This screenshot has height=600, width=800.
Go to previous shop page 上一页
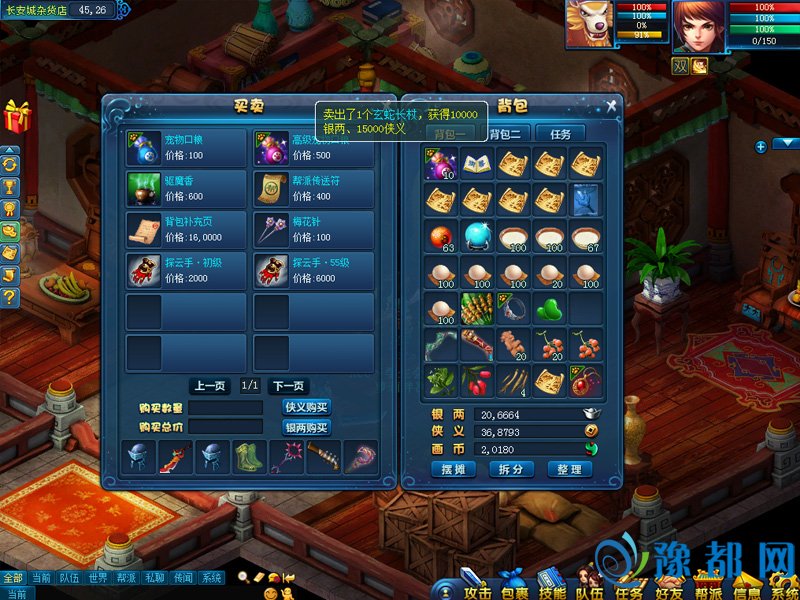click(210, 386)
